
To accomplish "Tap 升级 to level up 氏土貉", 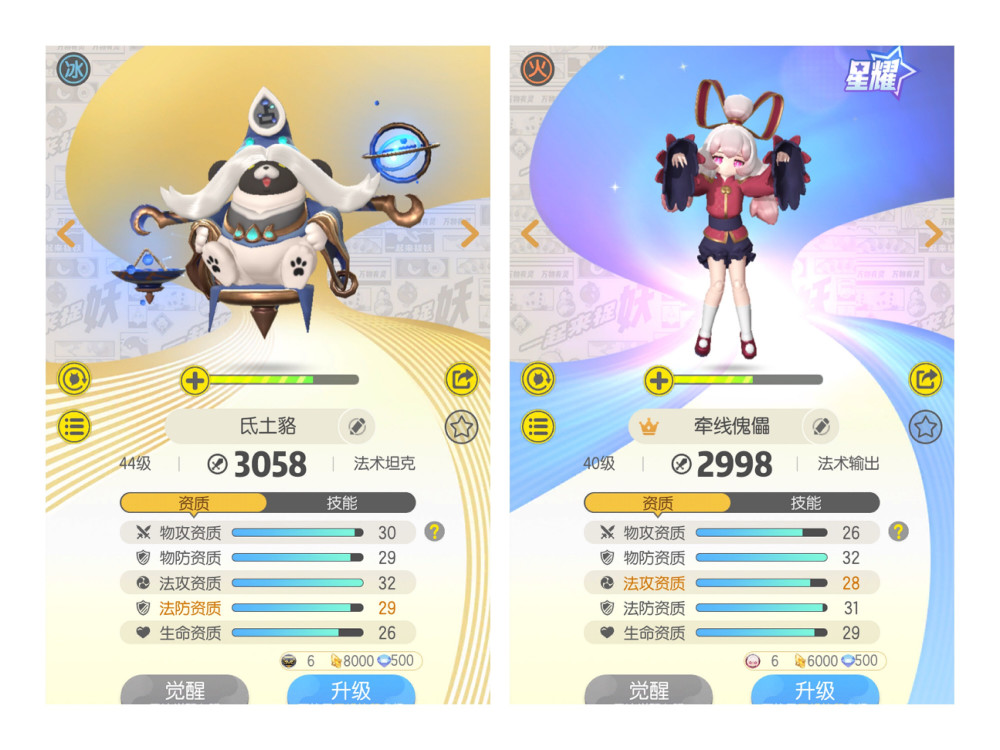I will pos(350,690).
